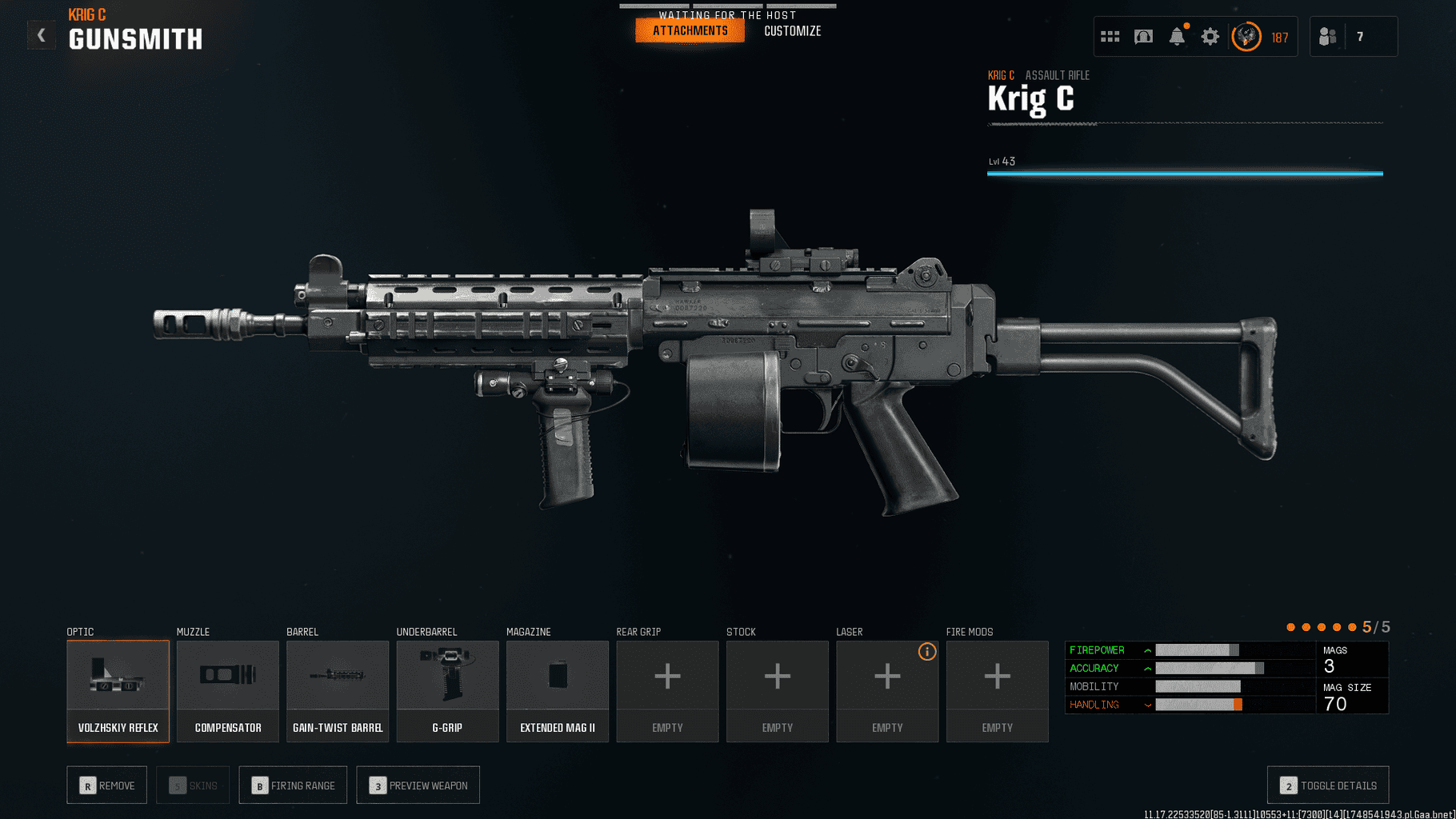Screen dimensions: 1456x819
Task: Open notifications via the bell icon
Action: tap(1176, 36)
